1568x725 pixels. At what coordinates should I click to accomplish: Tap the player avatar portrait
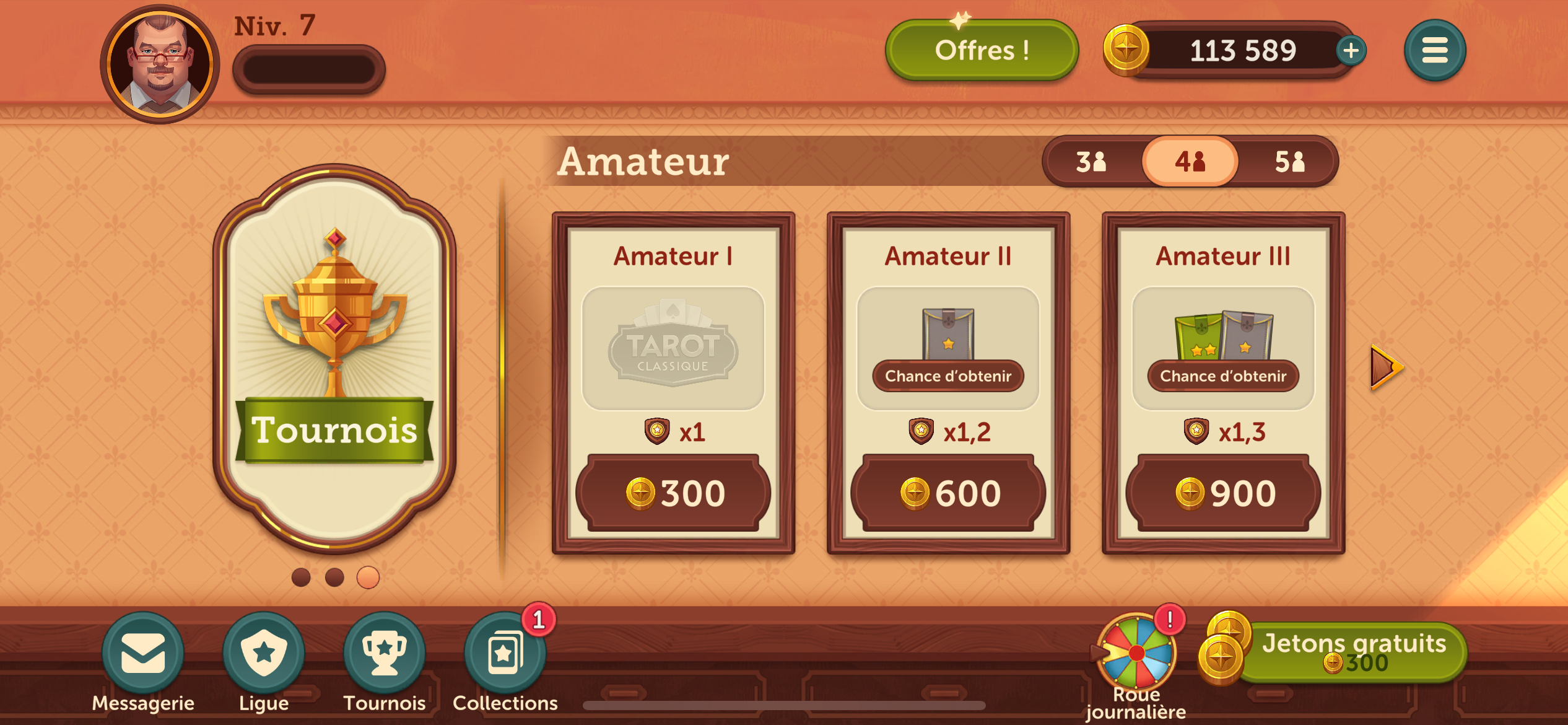click(x=160, y=64)
